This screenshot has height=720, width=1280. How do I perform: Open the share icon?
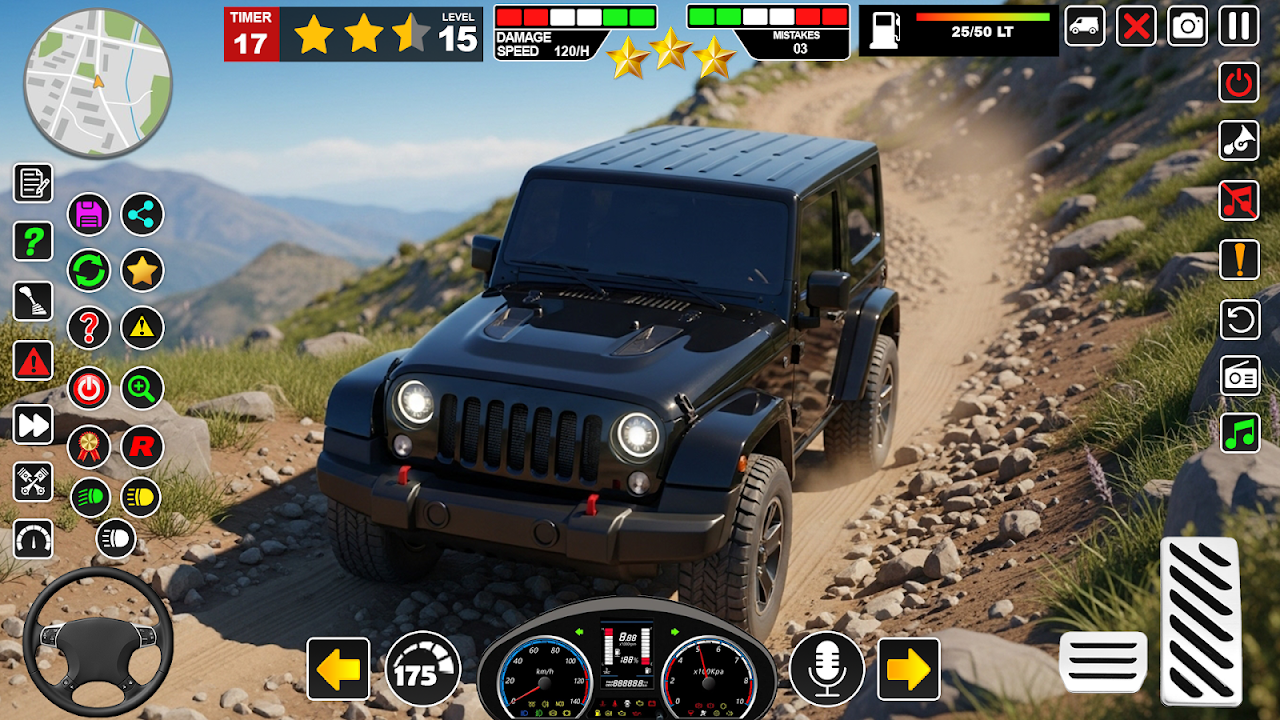pyautogui.click(x=142, y=214)
